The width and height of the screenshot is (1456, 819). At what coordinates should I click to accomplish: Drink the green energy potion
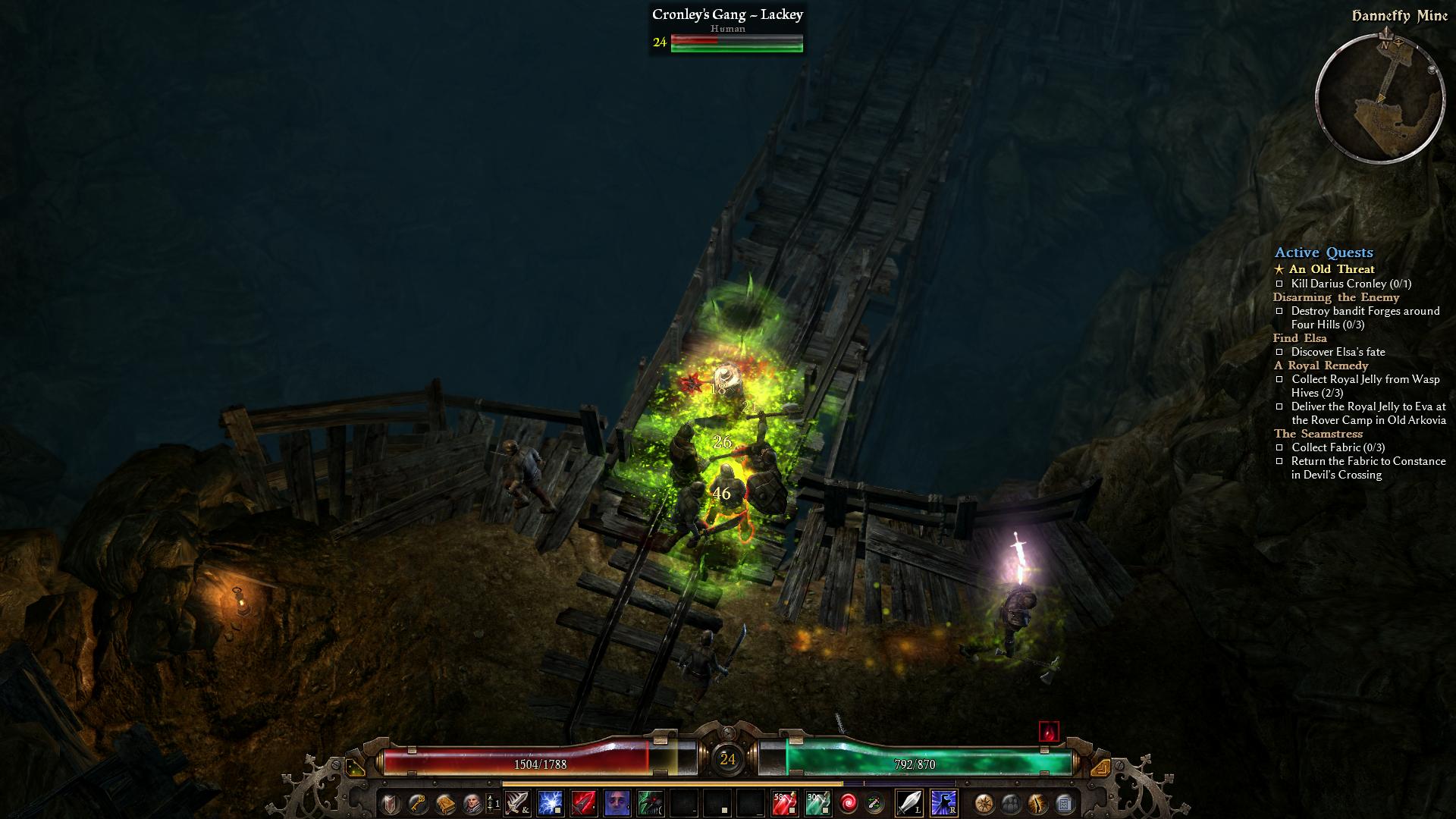pos(817,802)
